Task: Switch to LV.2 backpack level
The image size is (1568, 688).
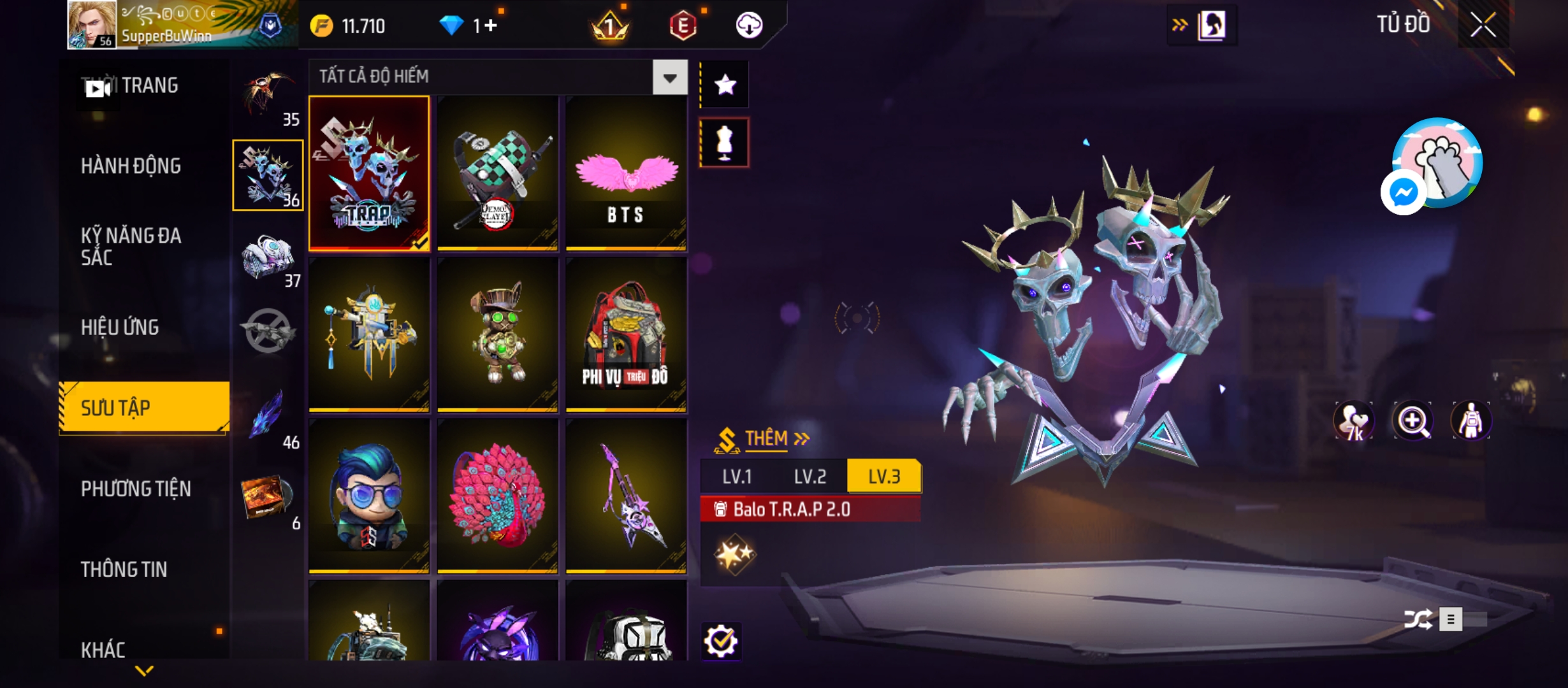Action: pyautogui.click(x=809, y=477)
